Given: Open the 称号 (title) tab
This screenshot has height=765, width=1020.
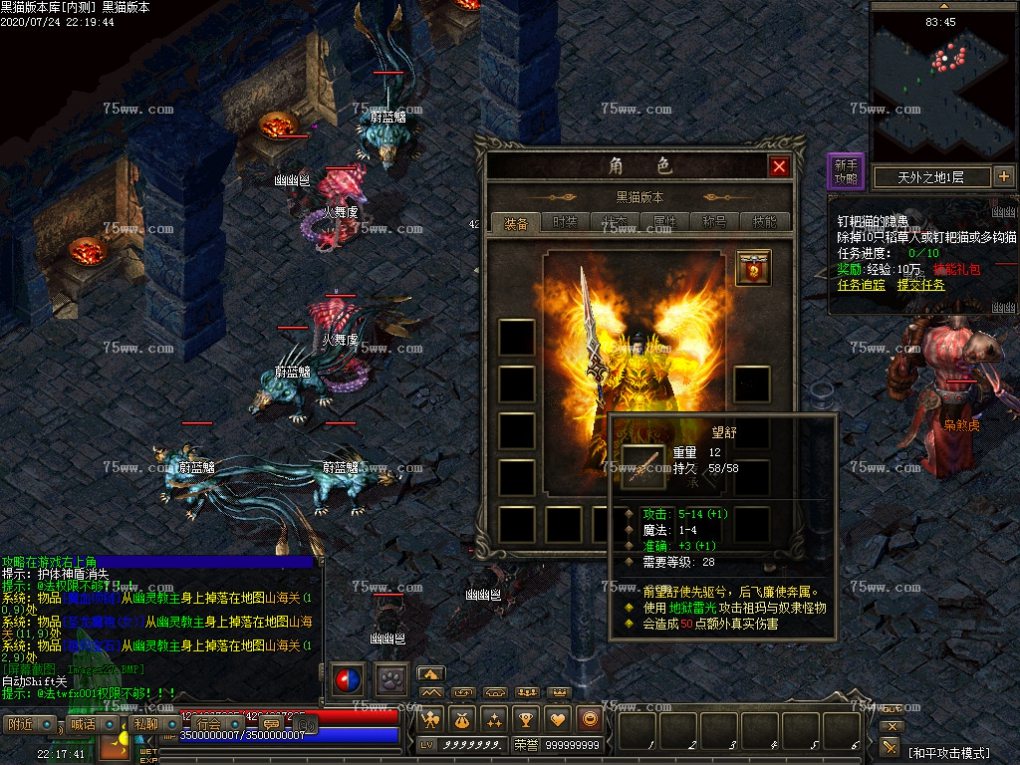Looking at the screenshot, I should pyautogui.click(x=716, y=222).
